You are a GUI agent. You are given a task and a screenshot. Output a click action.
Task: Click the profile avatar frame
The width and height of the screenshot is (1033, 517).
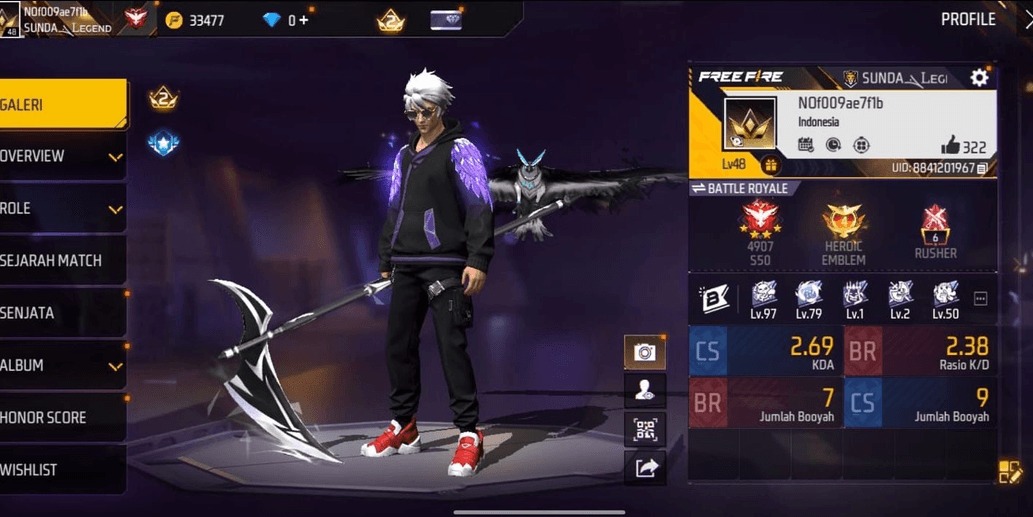[x=749, y=124]
